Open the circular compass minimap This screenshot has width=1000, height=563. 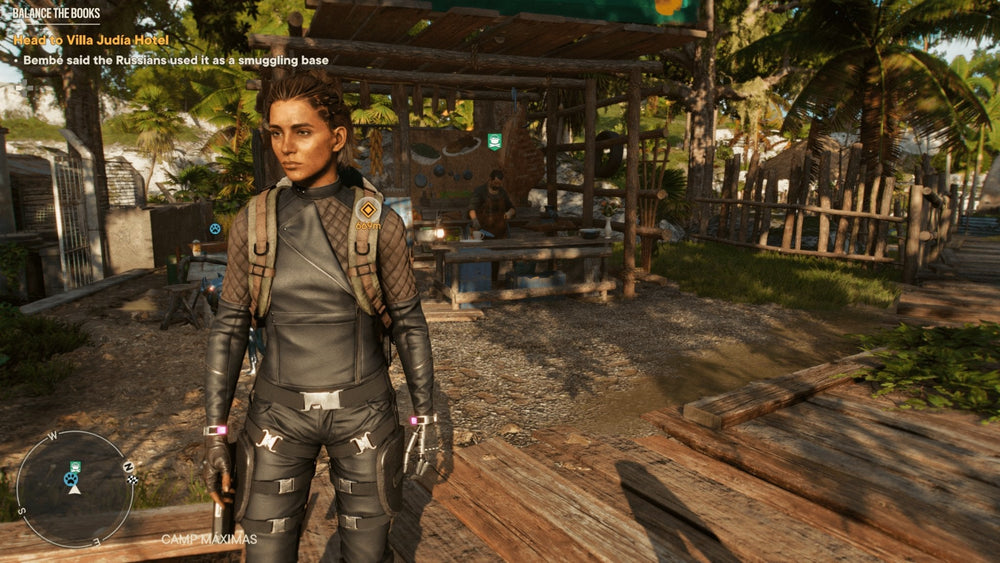(75, 489)
